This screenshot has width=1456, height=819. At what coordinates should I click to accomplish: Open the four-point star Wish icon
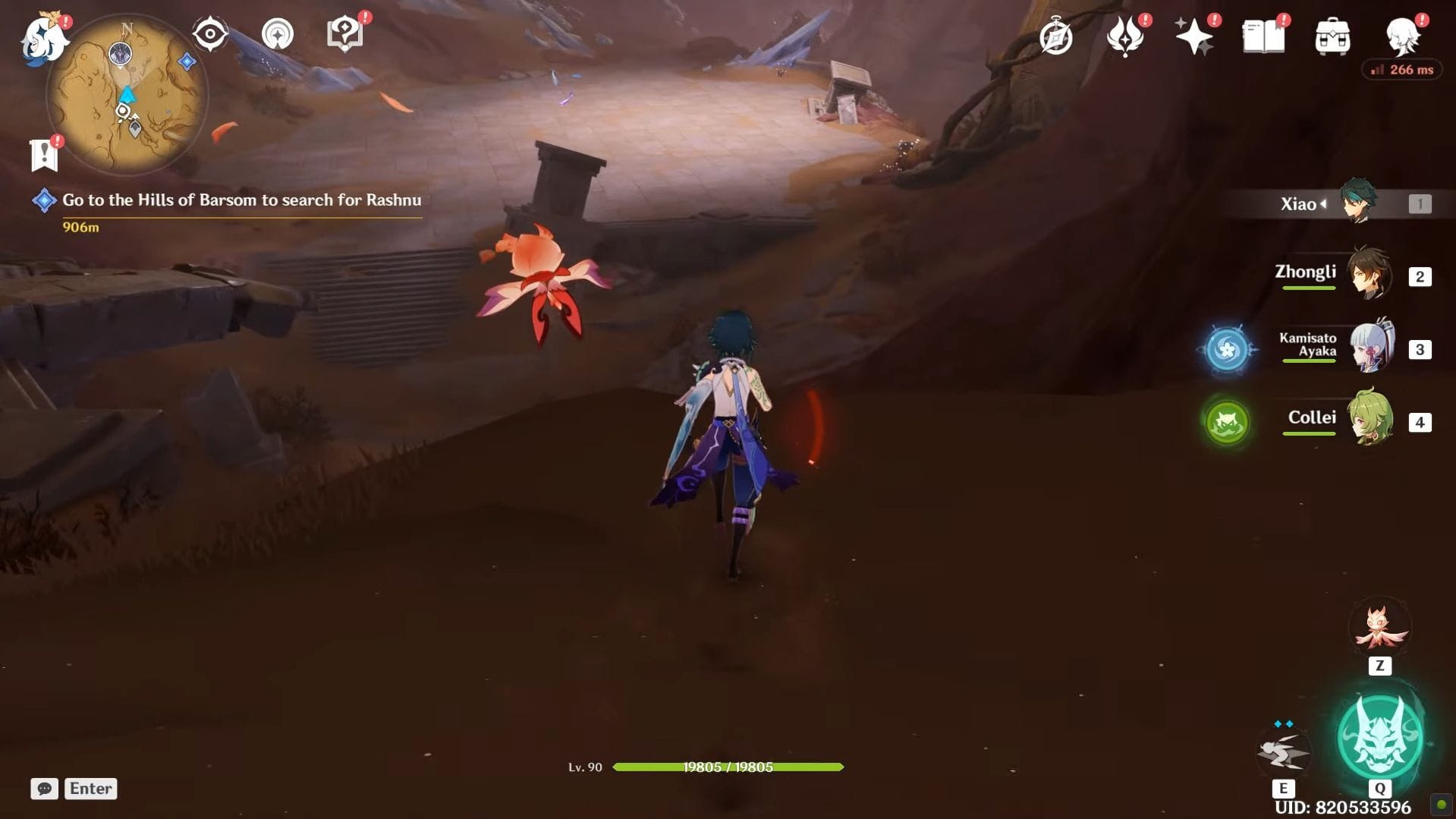tap(1193, 36)
